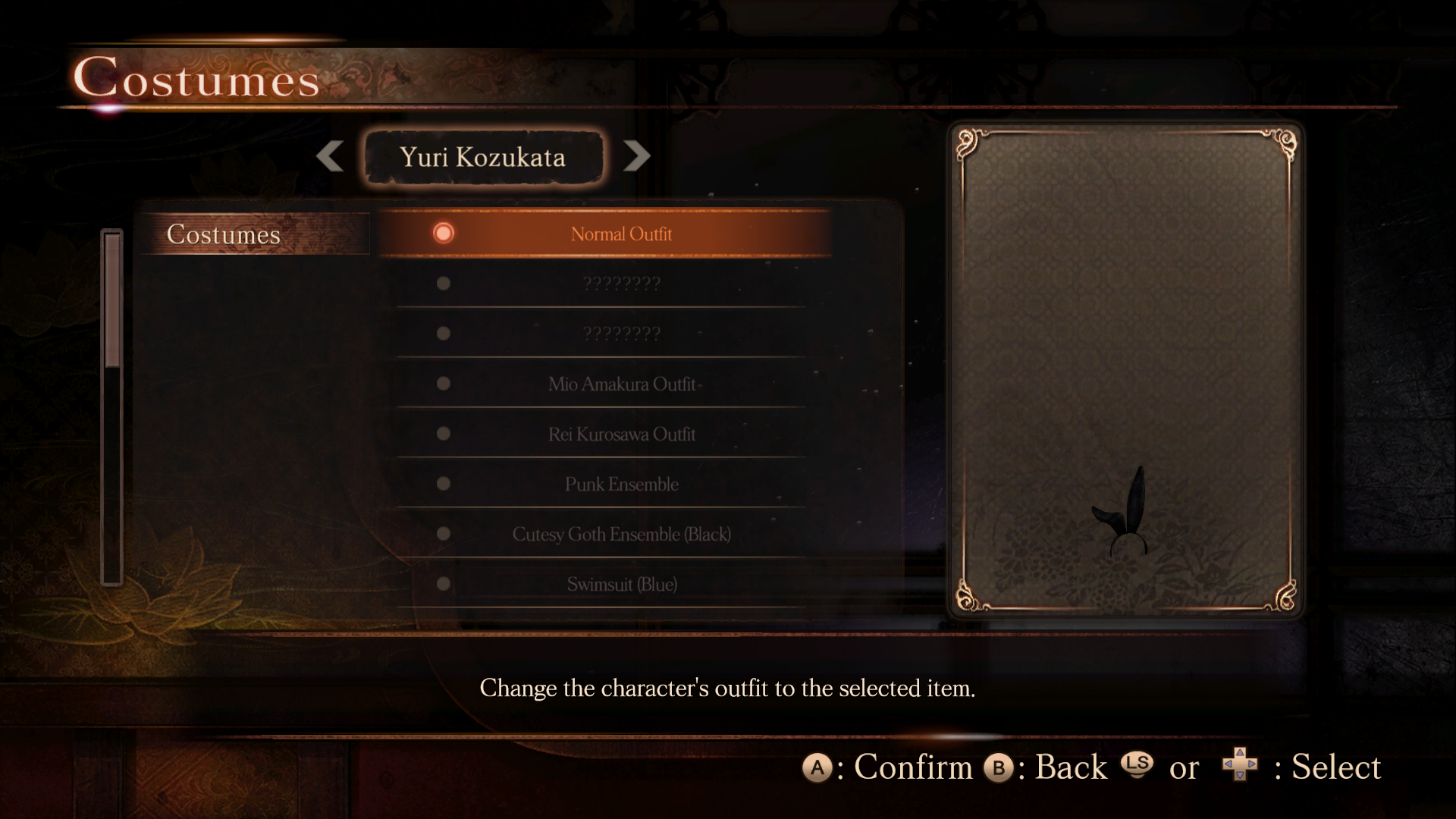Select the Swimsuit (Blue) costume
Image resolution: width=1456 pixels, height=819 pixels.
[620, 584]
